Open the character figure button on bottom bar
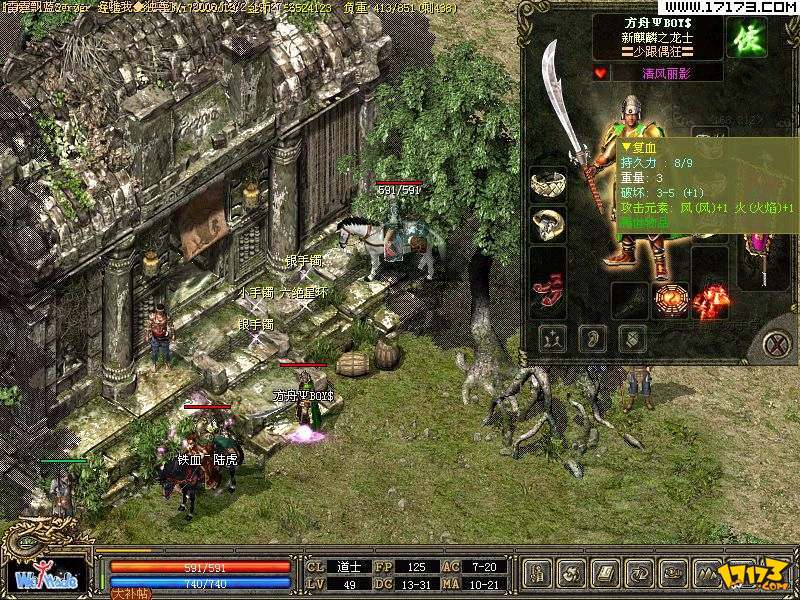 click(x=538, y=574)
